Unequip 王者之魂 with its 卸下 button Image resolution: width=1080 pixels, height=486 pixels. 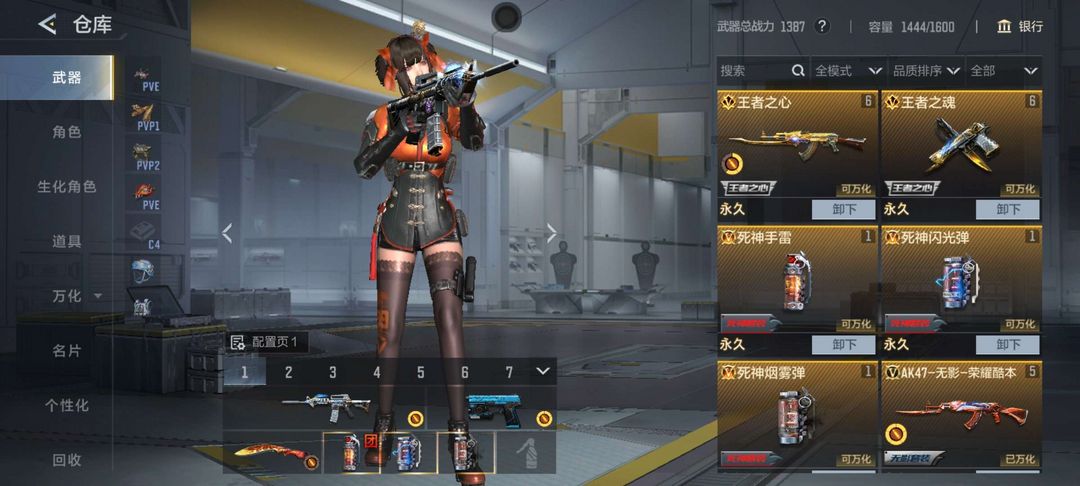(x=1007, y=210)
